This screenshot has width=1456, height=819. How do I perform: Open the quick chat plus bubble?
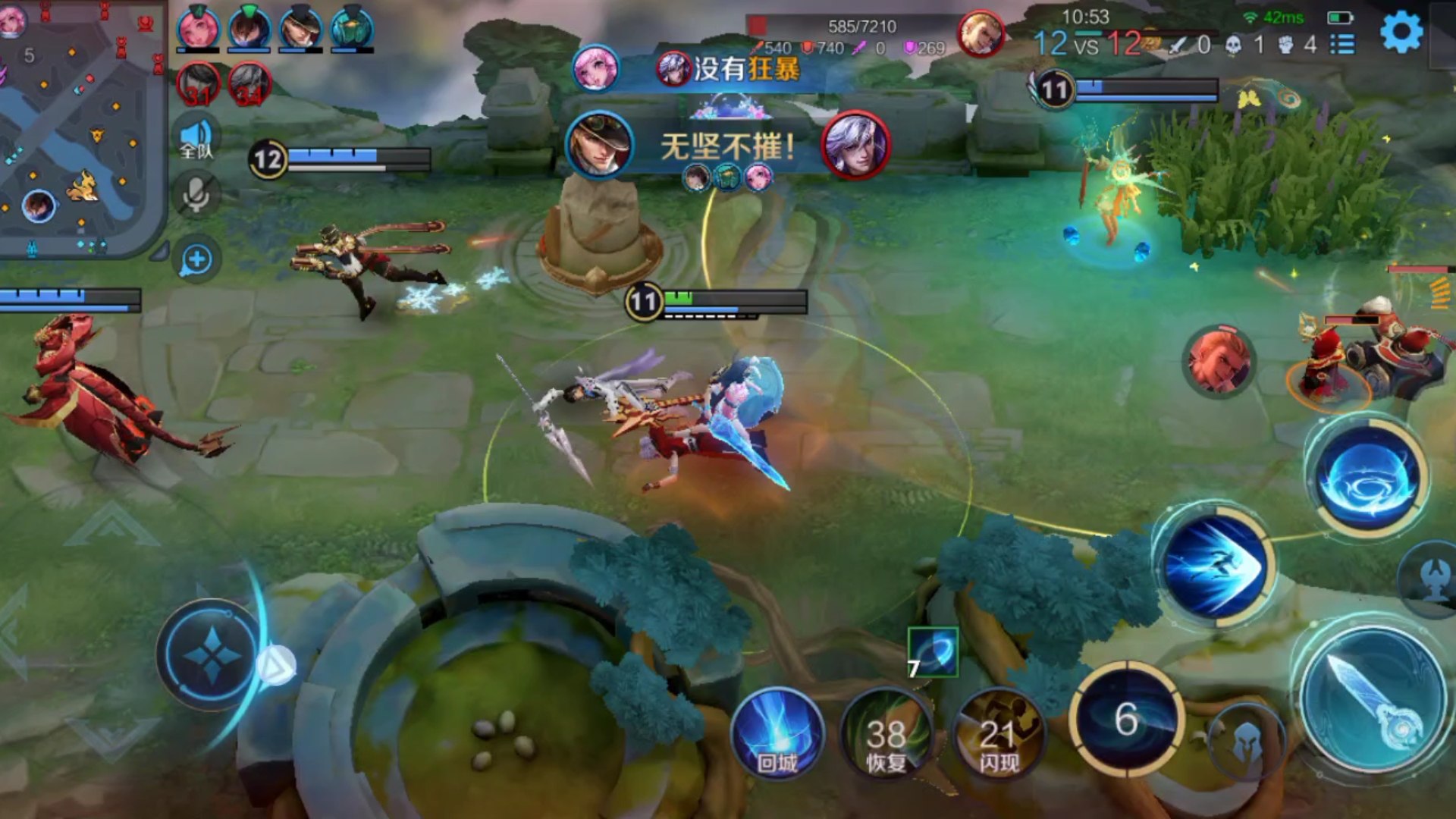[196, 259]
